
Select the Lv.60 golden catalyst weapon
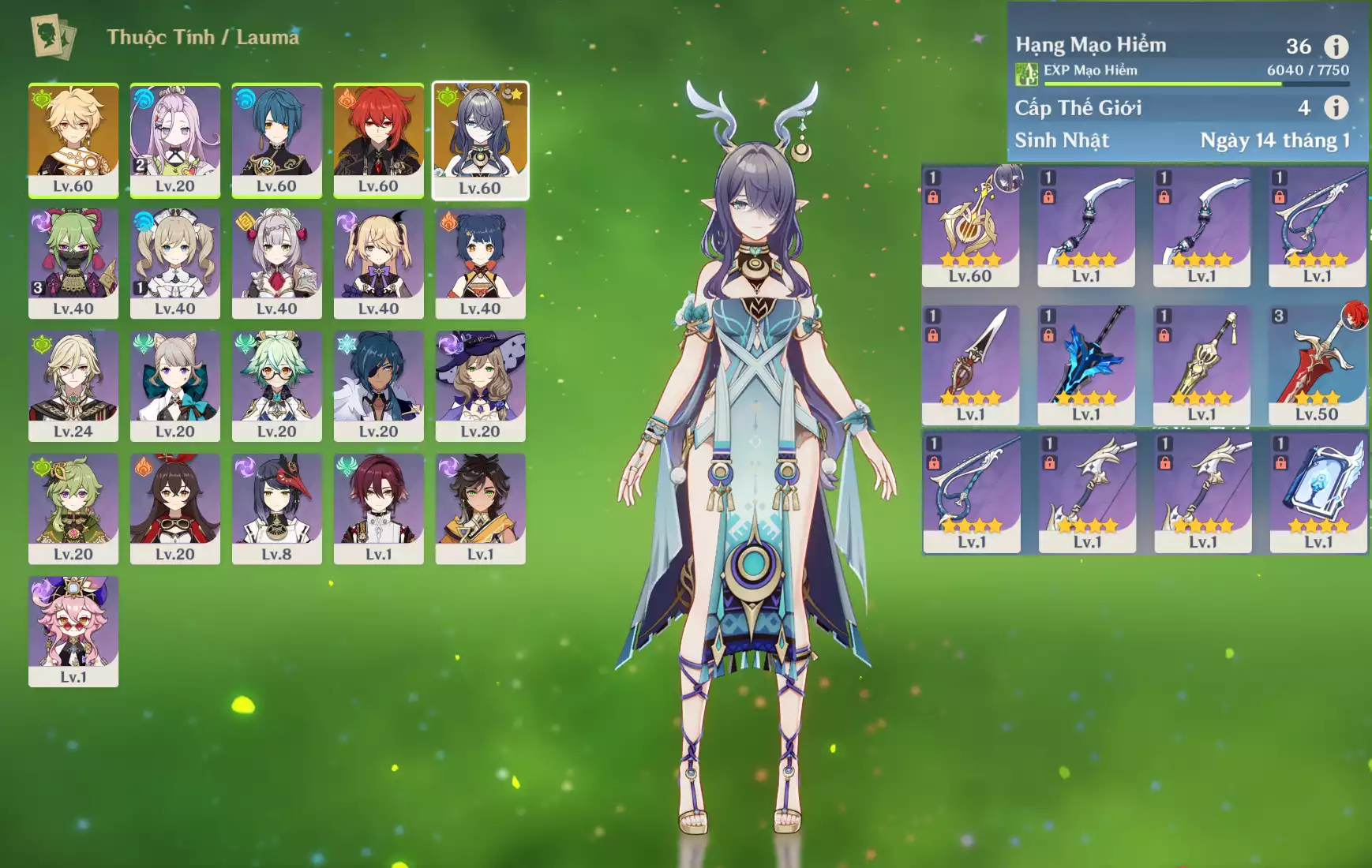point(970,226)
